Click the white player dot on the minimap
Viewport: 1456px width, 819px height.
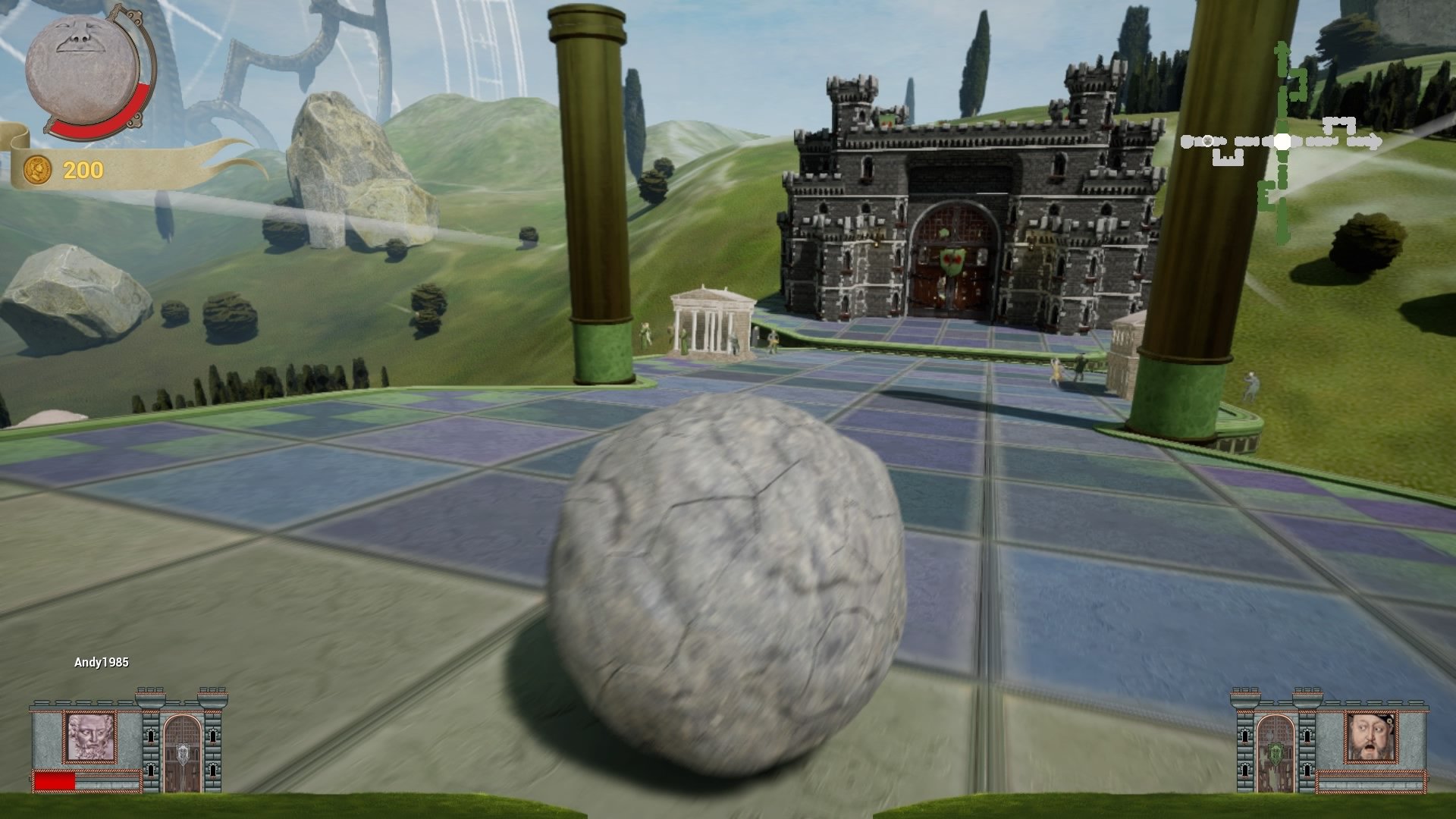(1282, 141)
